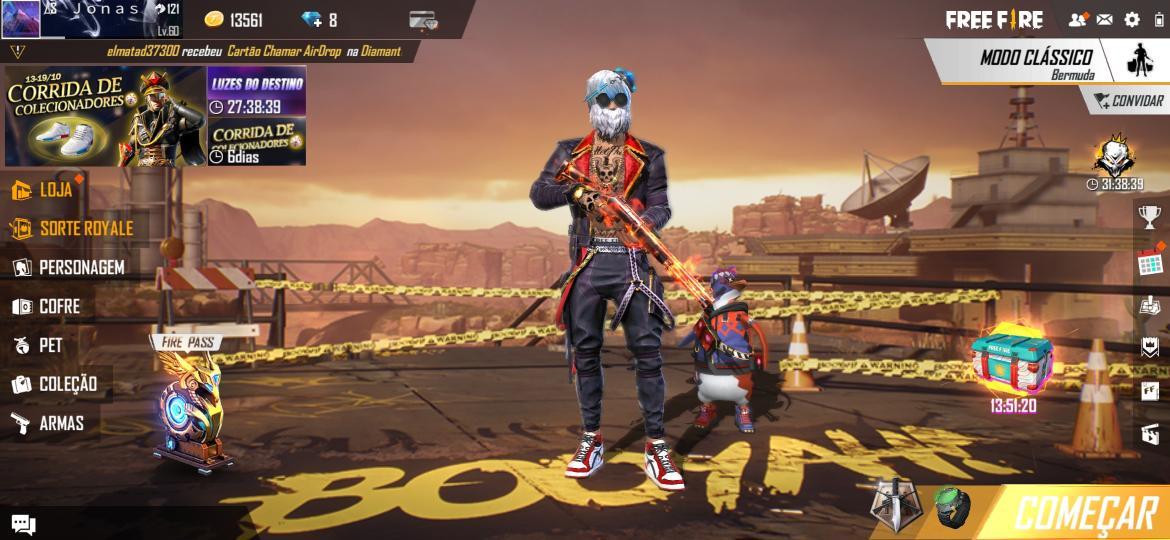Add diamonds using the diamond plus icon
The width and height of the screenshot is (1170, 540).
tap(312, 20)
